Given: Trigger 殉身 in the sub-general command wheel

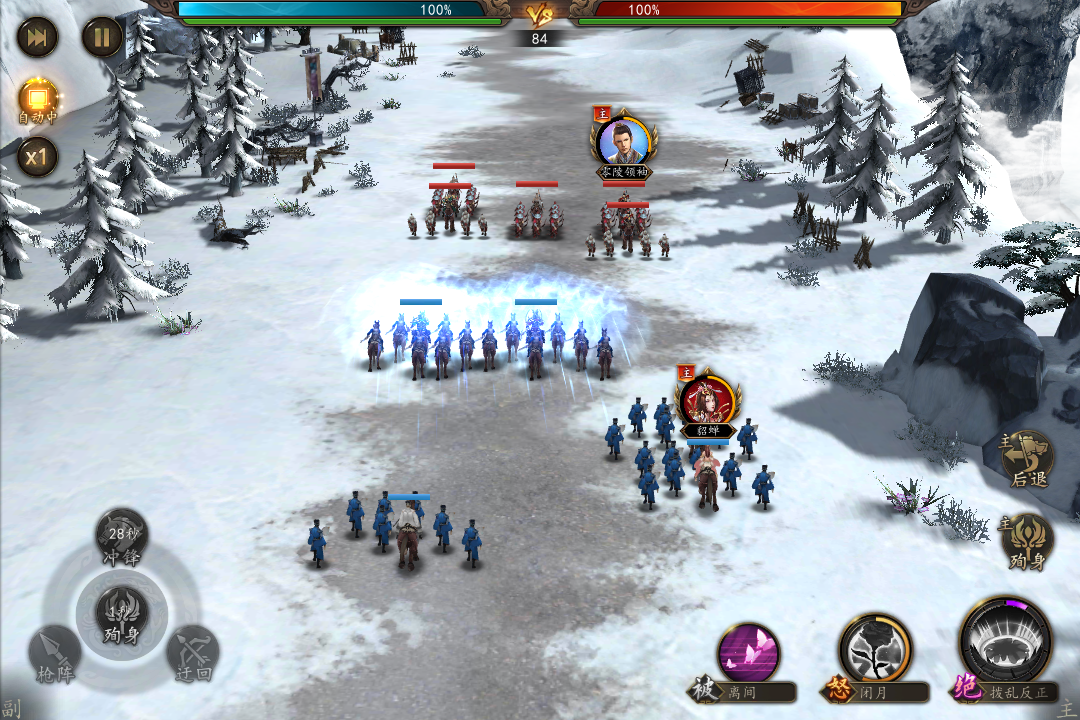Looking at the screenshot, I should tap(121, 613).
